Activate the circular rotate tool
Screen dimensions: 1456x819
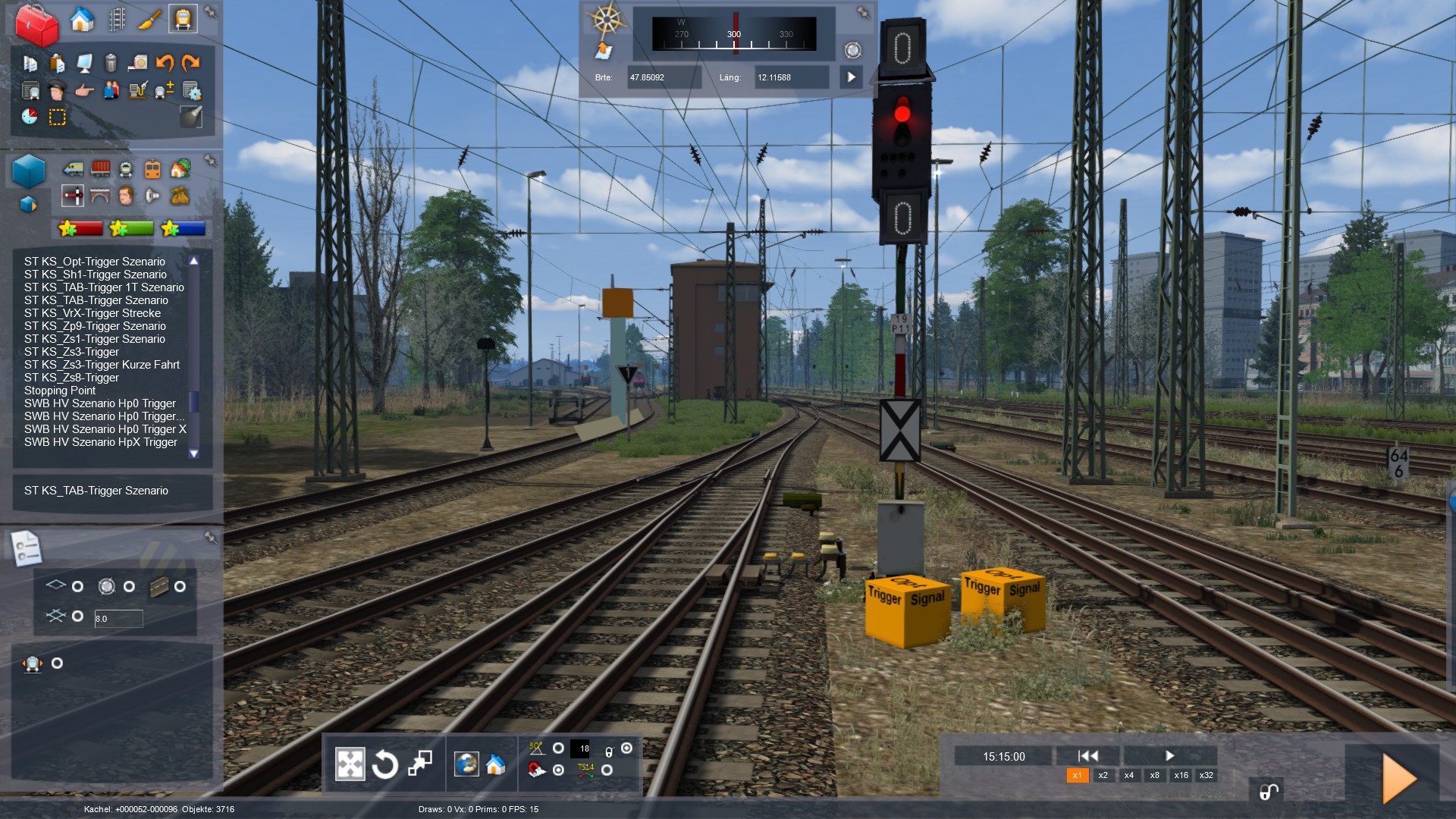(x=385, y=764)
